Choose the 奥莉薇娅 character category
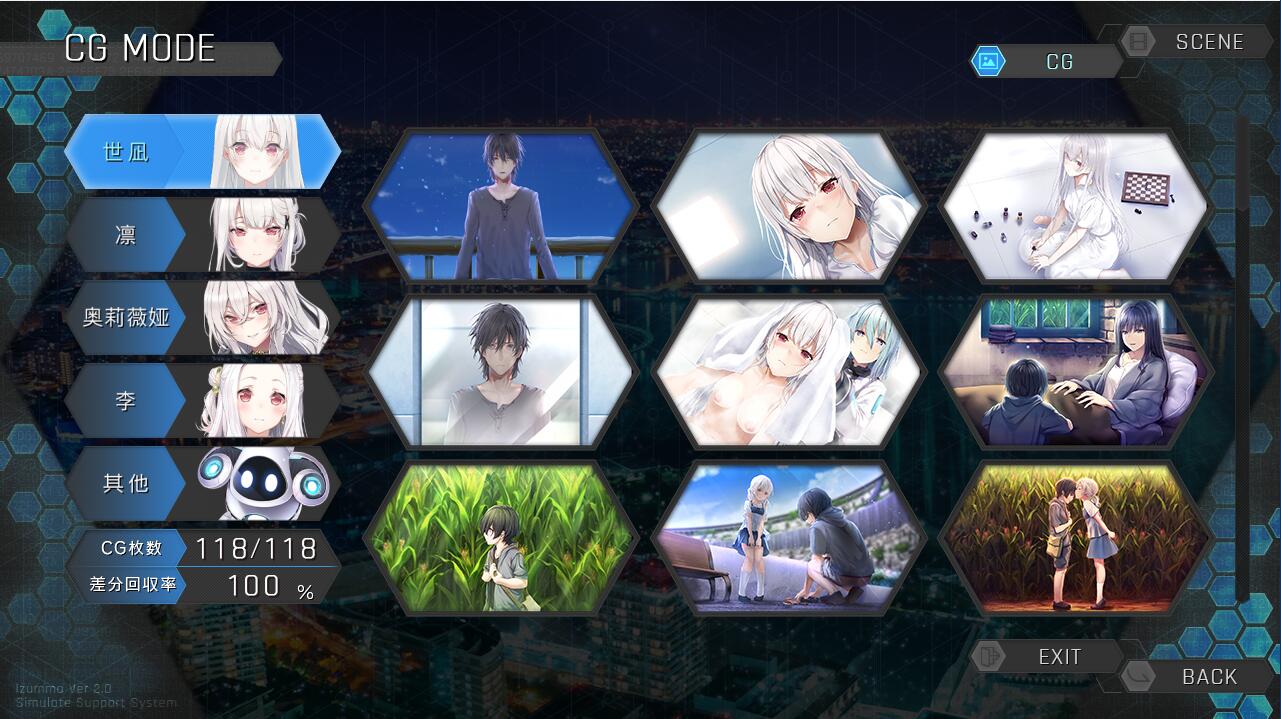Viewport: 1281px width, 719px height. pyautogui.click(x=200, y=318)
